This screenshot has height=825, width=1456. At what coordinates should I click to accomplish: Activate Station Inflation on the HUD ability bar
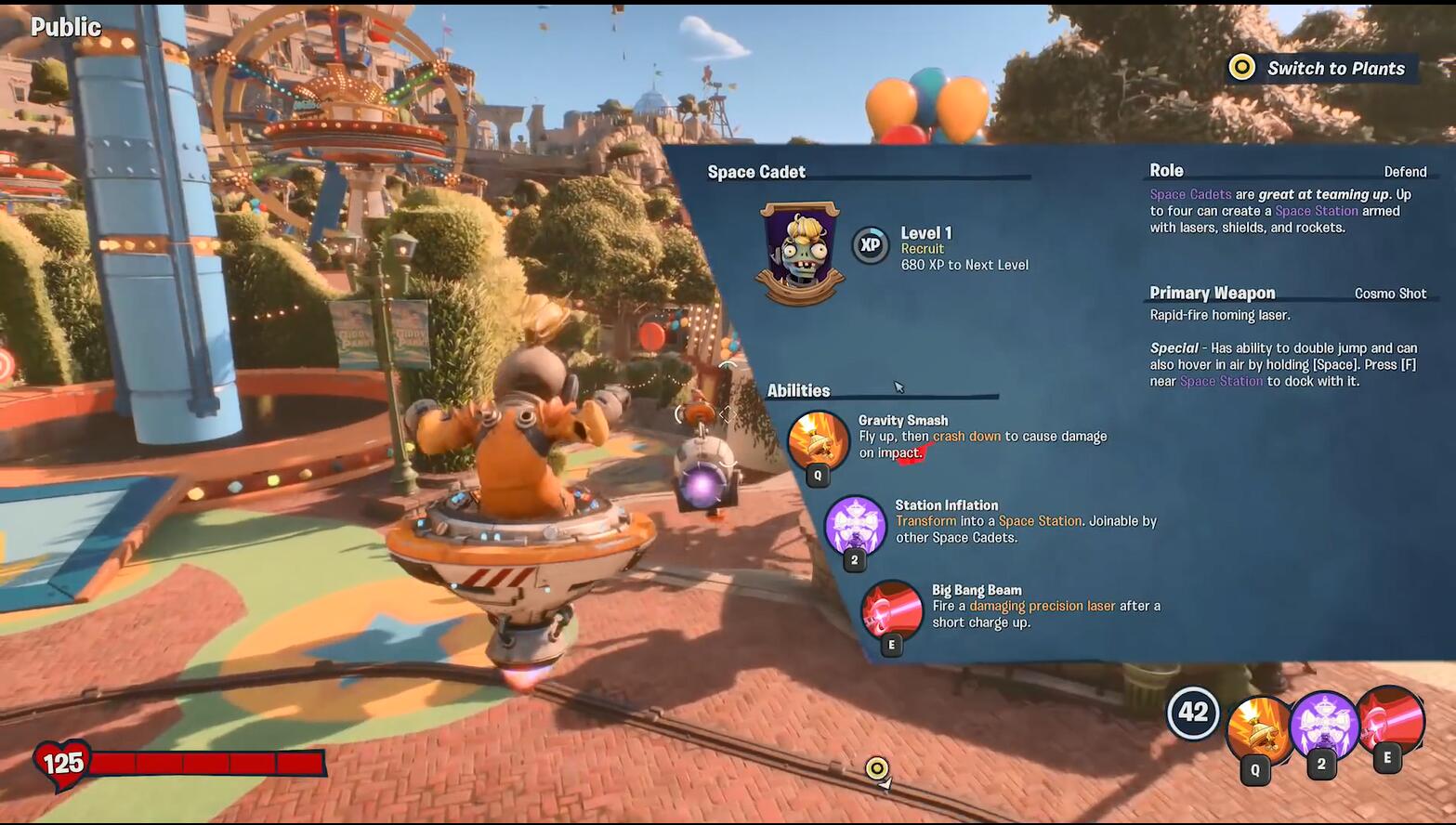coord(1323,725)
